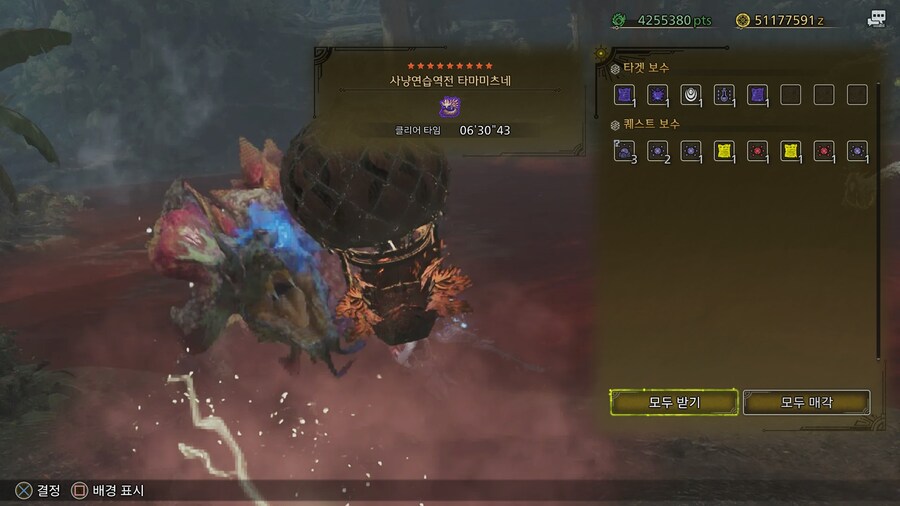900x506 pixels.
Task: Click the 모두 받기 (receive all) button
Action: tap(673, 402)
